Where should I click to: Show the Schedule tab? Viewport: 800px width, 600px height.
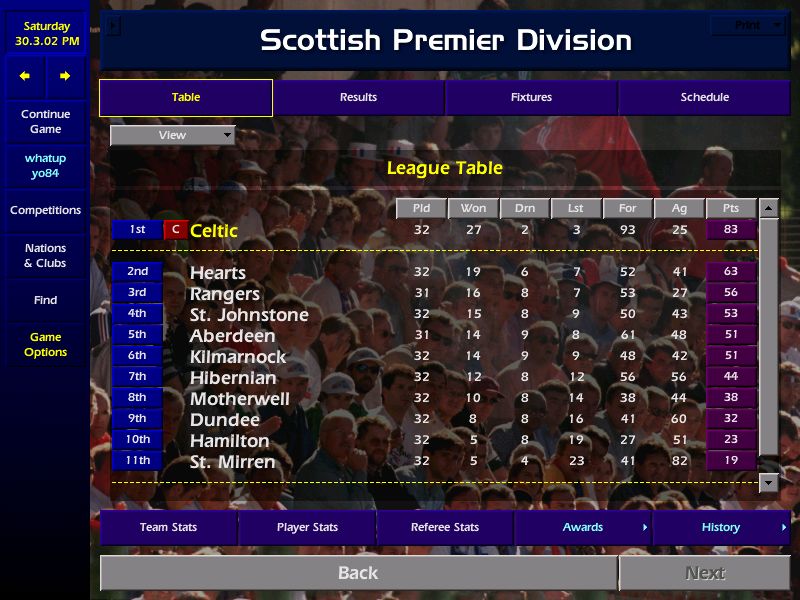pos(704,98)
